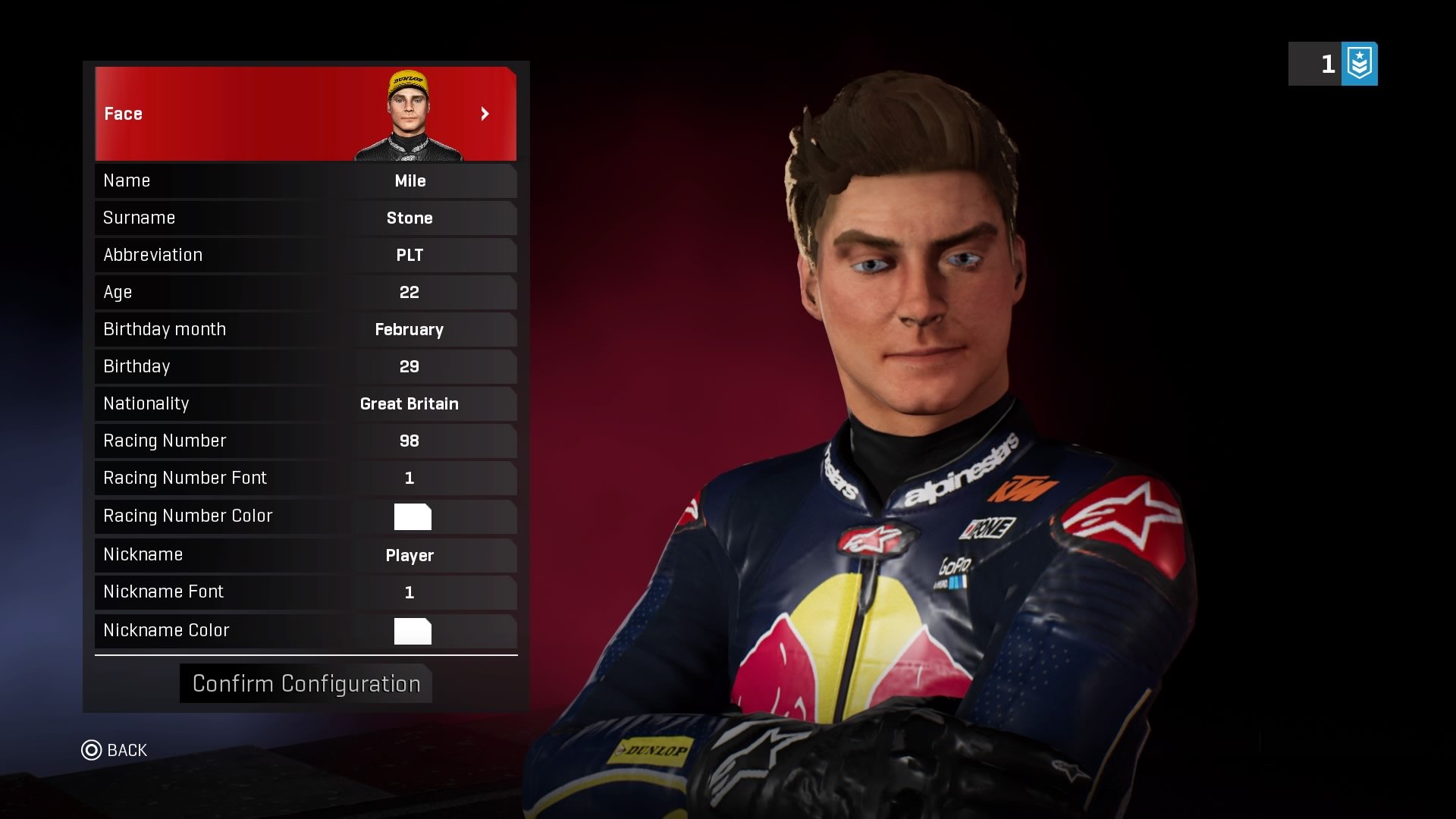Screen dimensions: 1456x819
Task: Edit the Abbreviation field showing PLT
Action: coord(409,255)
